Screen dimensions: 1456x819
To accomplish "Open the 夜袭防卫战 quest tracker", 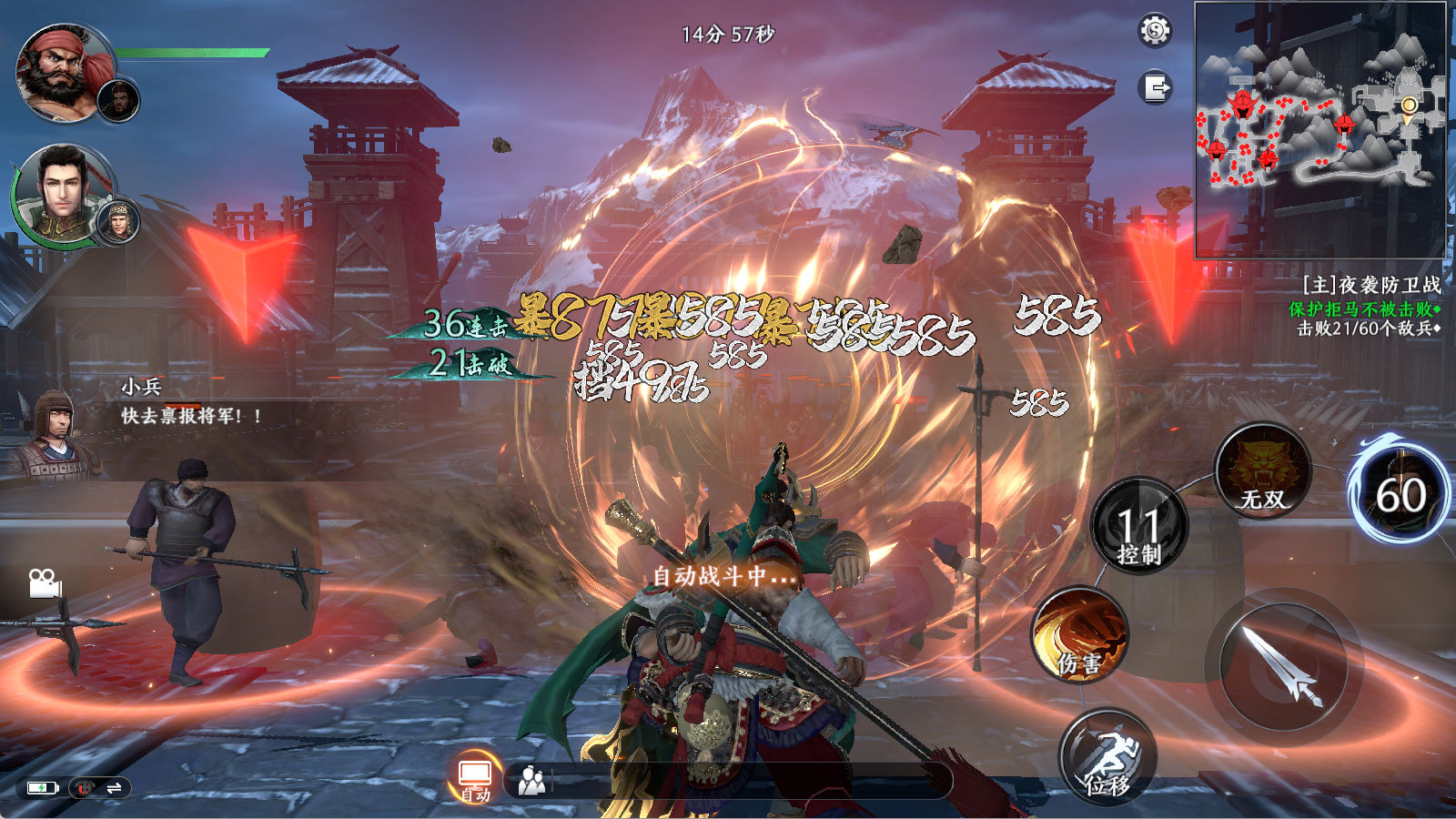I will point(1368,307).
